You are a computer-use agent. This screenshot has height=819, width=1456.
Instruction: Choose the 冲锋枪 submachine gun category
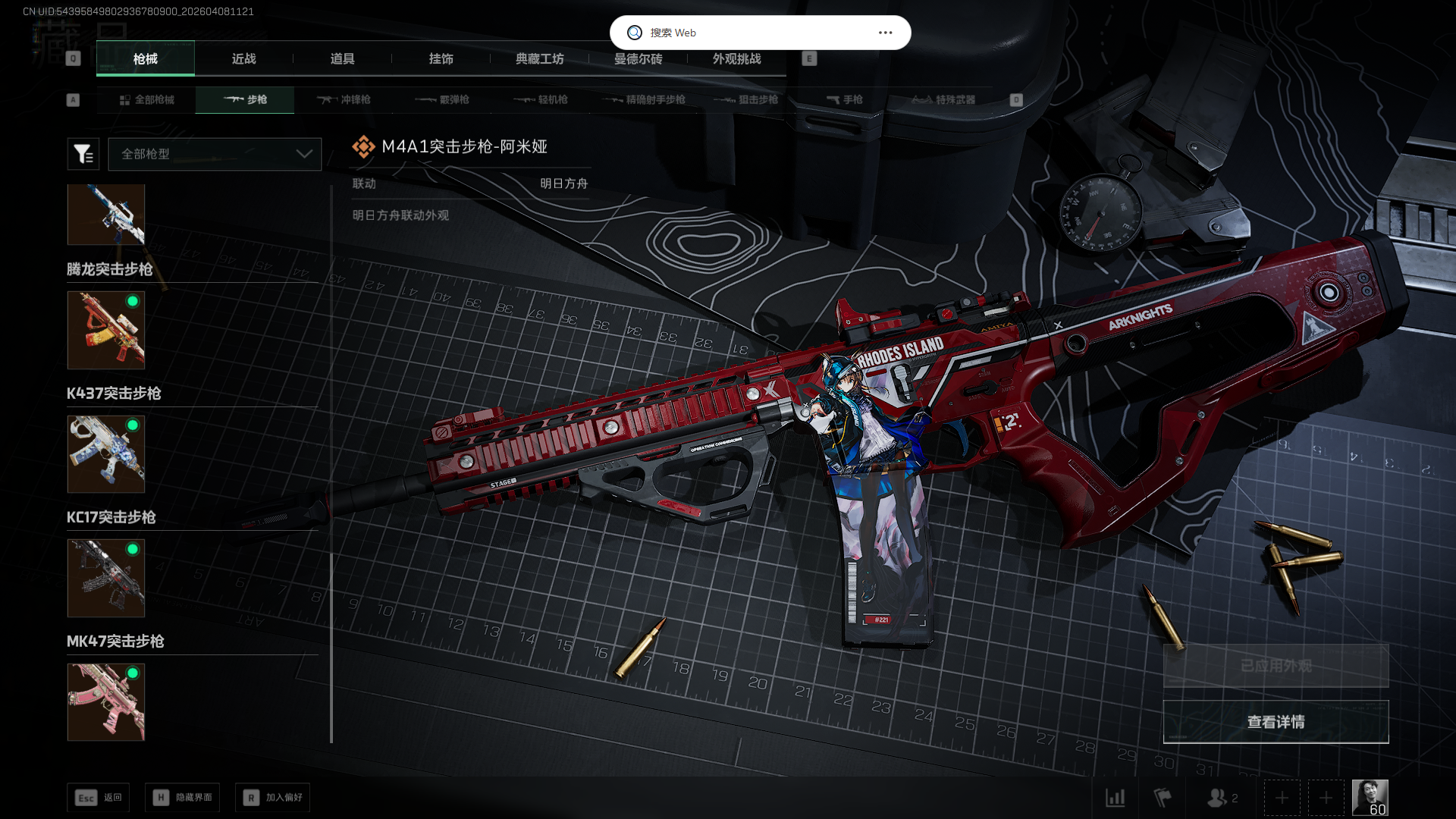tap(344, 100)
